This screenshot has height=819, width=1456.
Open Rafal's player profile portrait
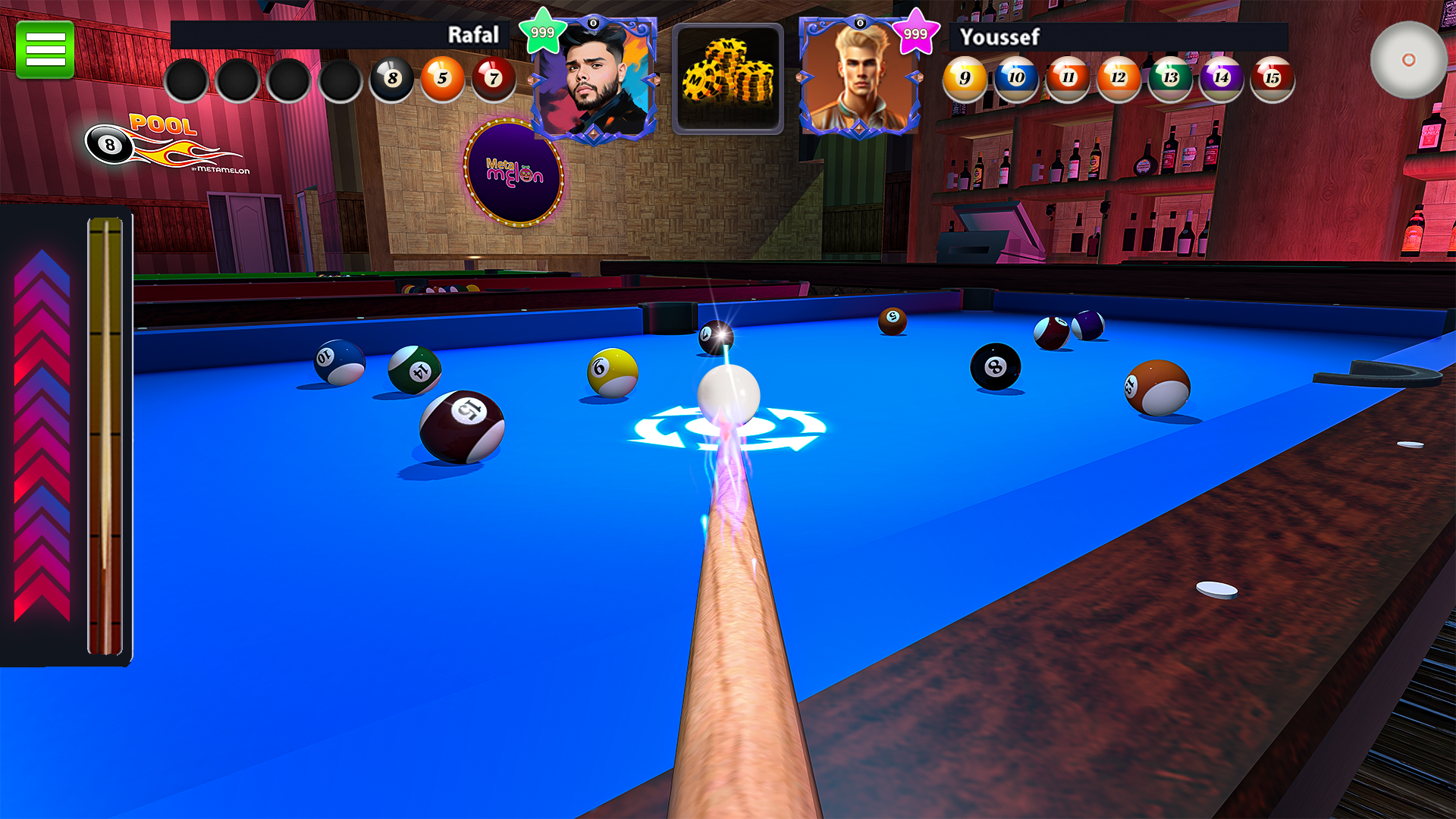pyautogui.click(x=596, y=76)
